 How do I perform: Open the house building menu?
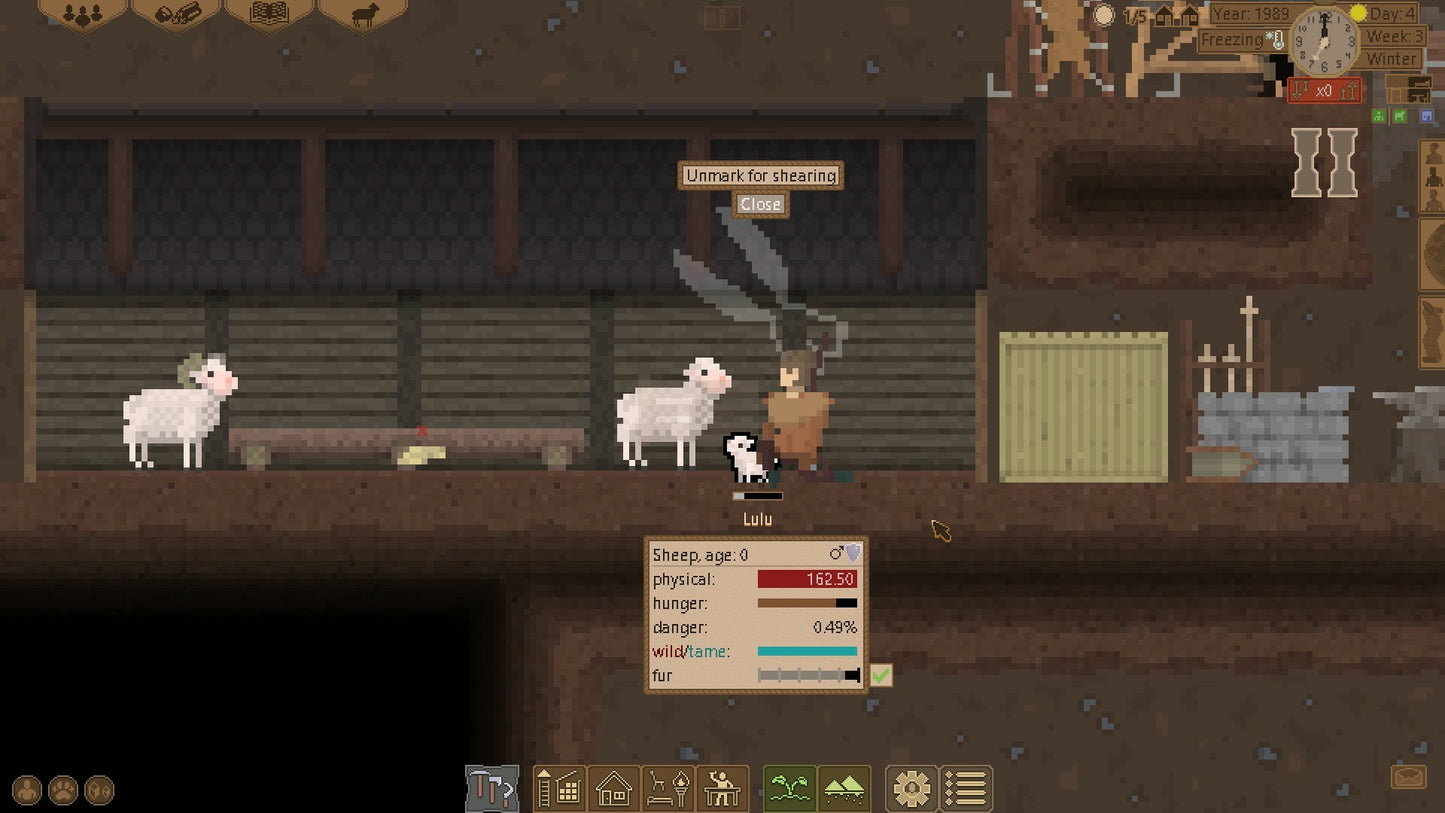(x=613, y=790)
